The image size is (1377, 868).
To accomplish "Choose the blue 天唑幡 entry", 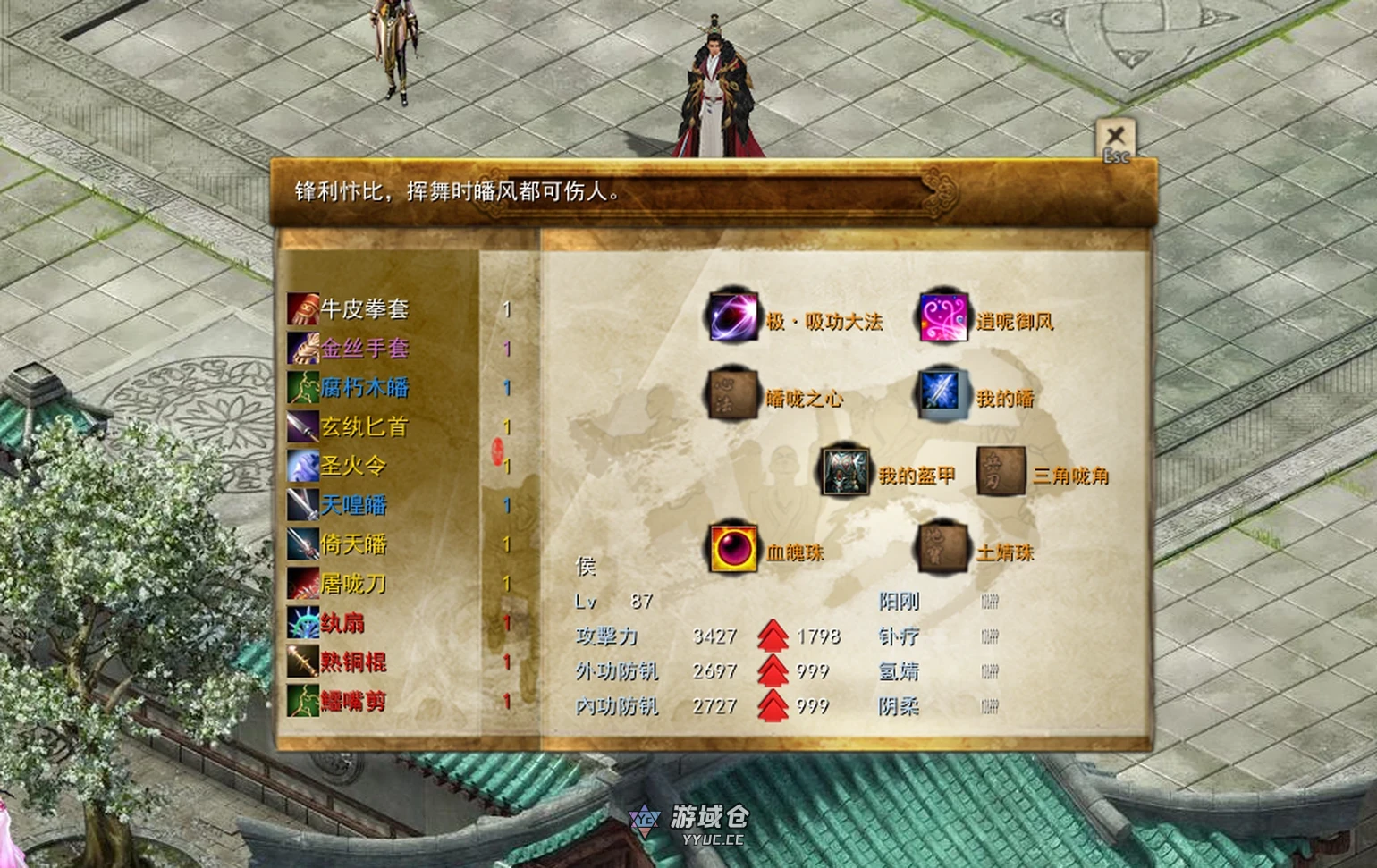I will coord(353,505).
